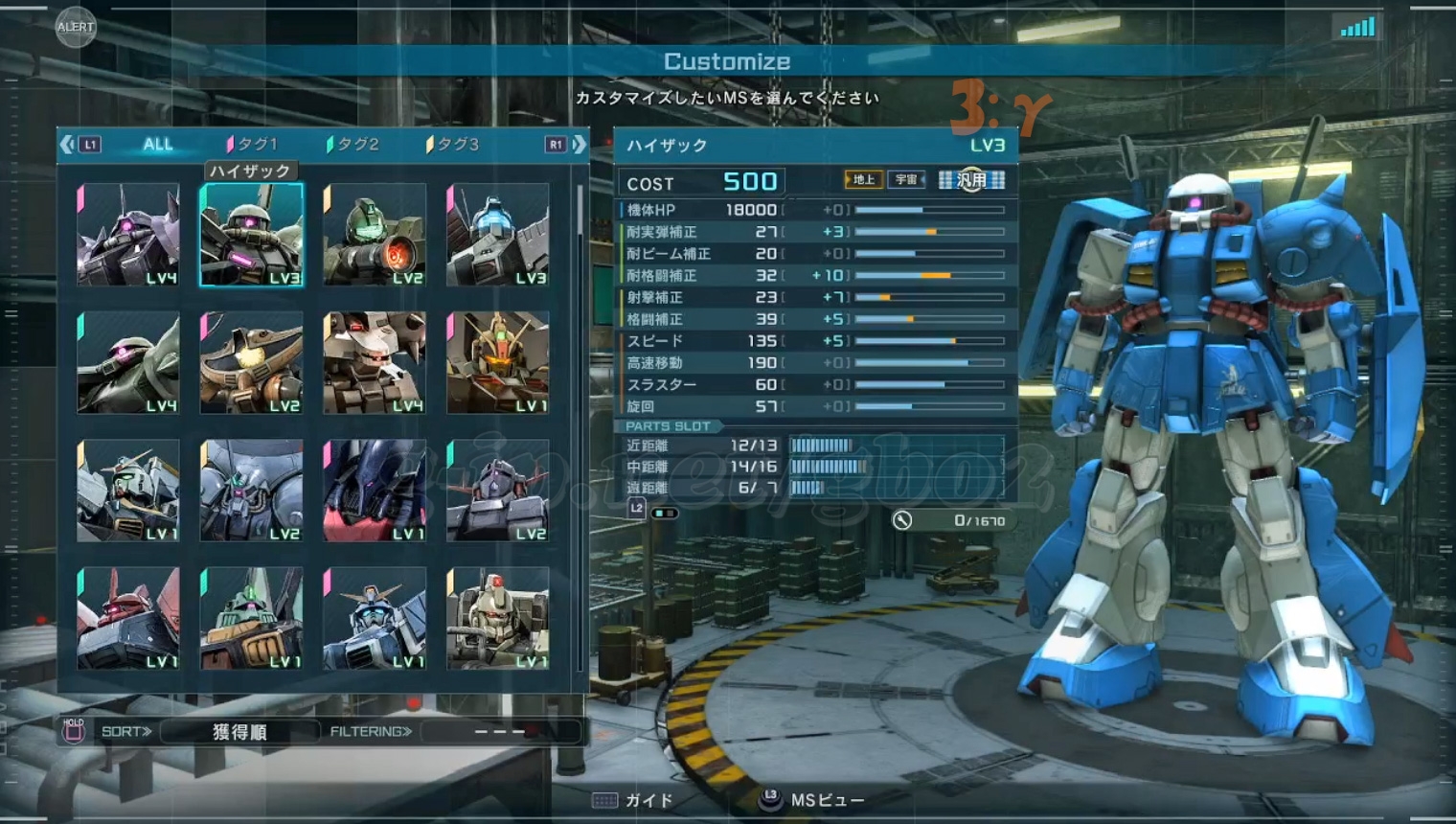Click the right arrow beside the tag tabs
Screen dimensions: 1456x824
point(579,145)
